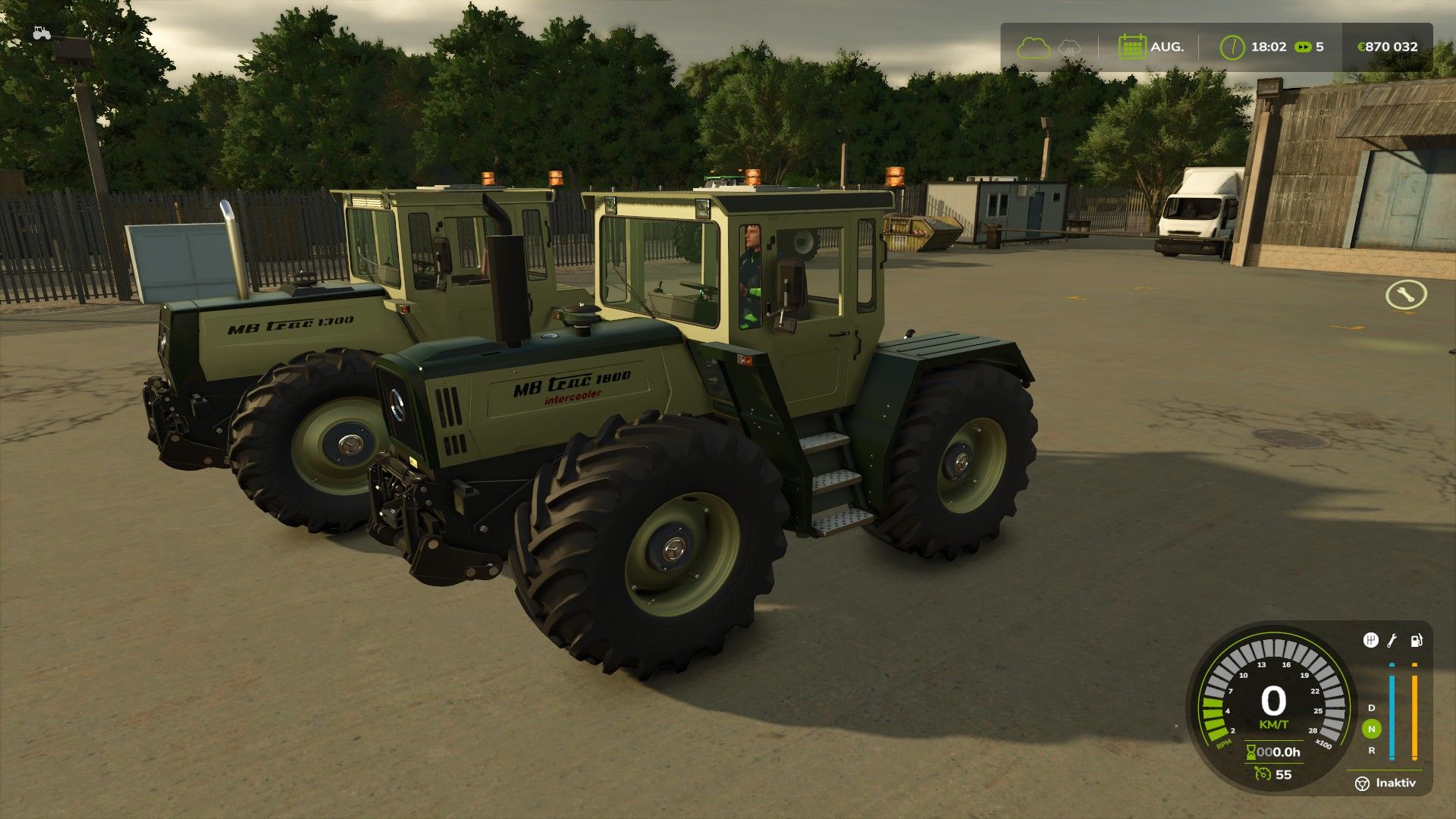
Task: Toggle the Inaktiv steering assist
Action: coord(1386,783)
